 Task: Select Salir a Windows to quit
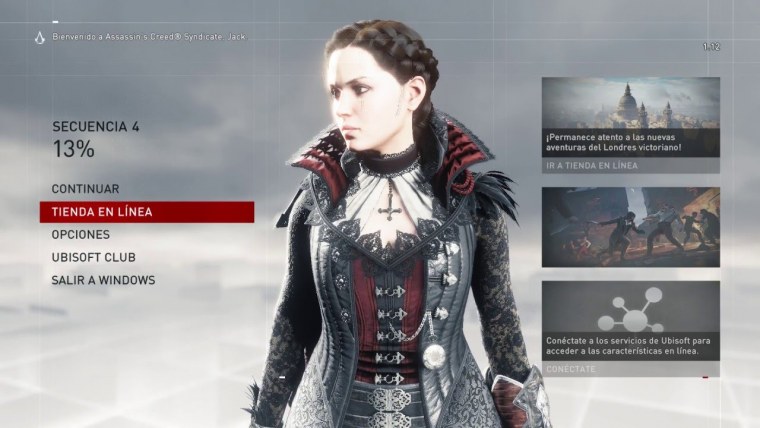coord(103,280)
